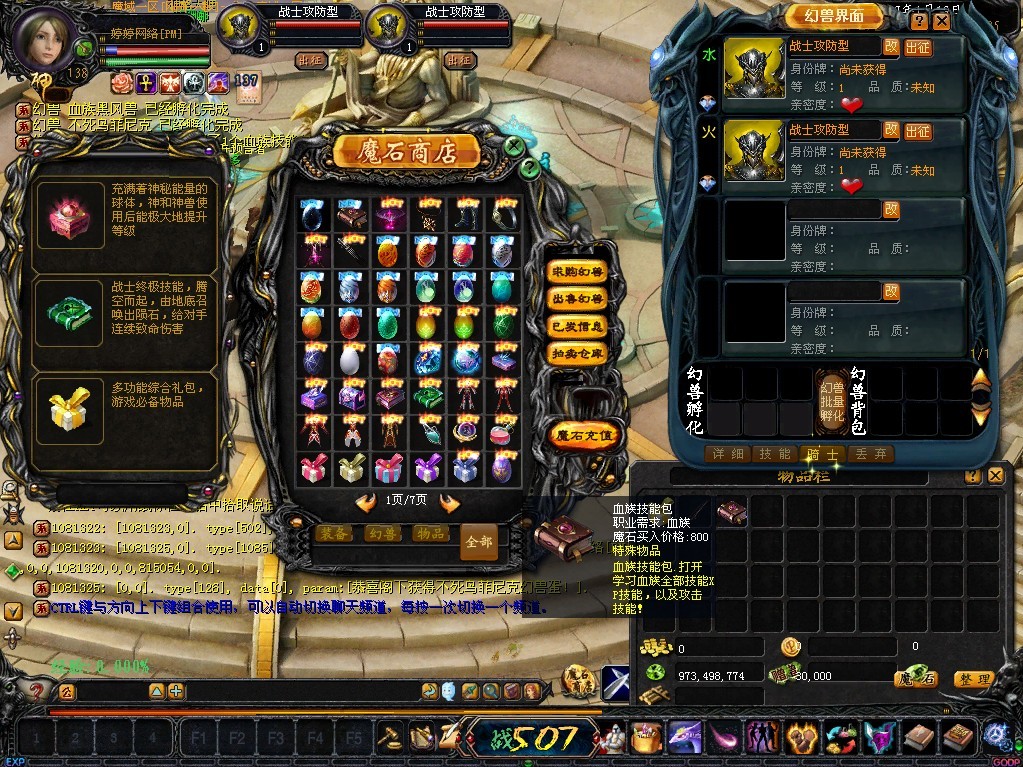Open the 详细 tab in the pet panel
Viewport: 1023px width, 767px height.
(x=728, y=454)
